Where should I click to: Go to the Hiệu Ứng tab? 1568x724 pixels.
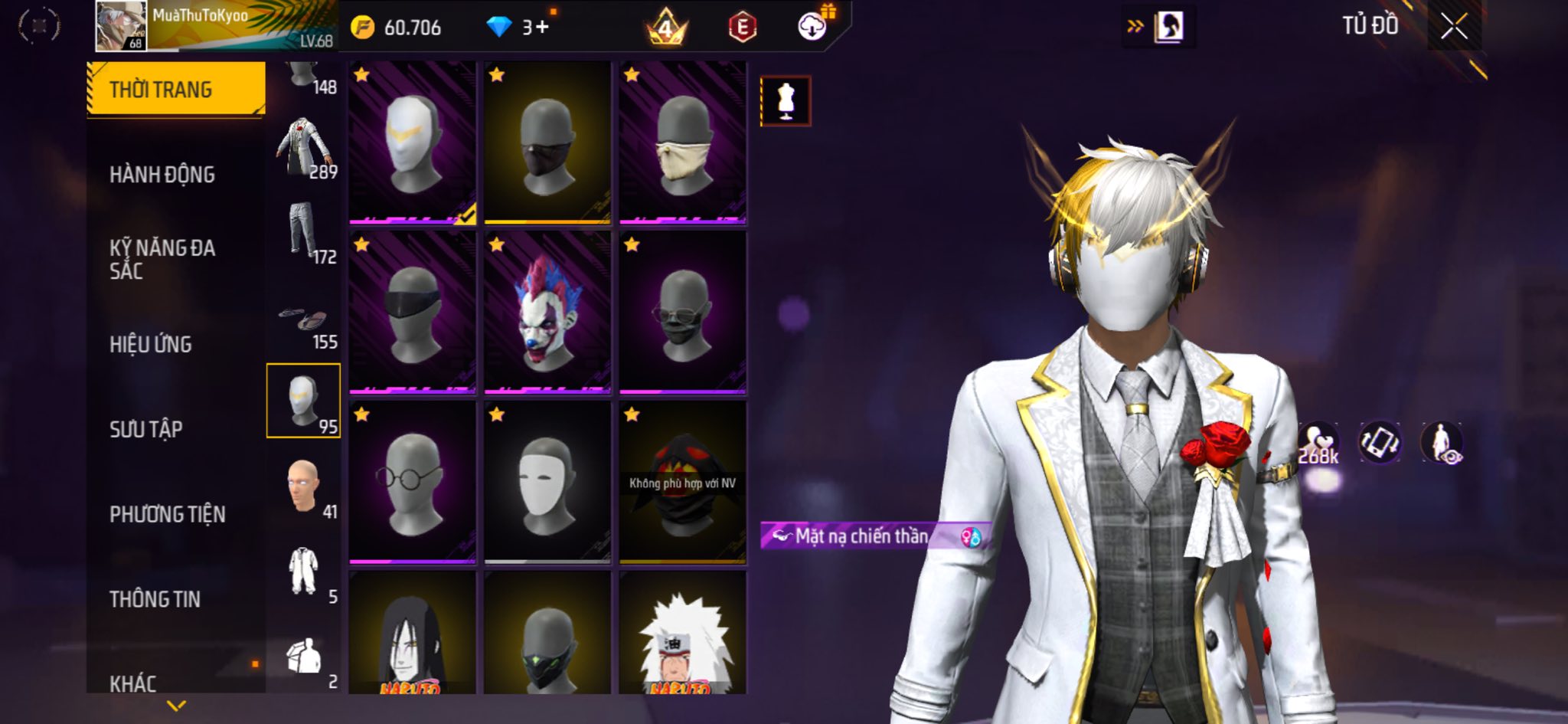click(x=151, y=345)
